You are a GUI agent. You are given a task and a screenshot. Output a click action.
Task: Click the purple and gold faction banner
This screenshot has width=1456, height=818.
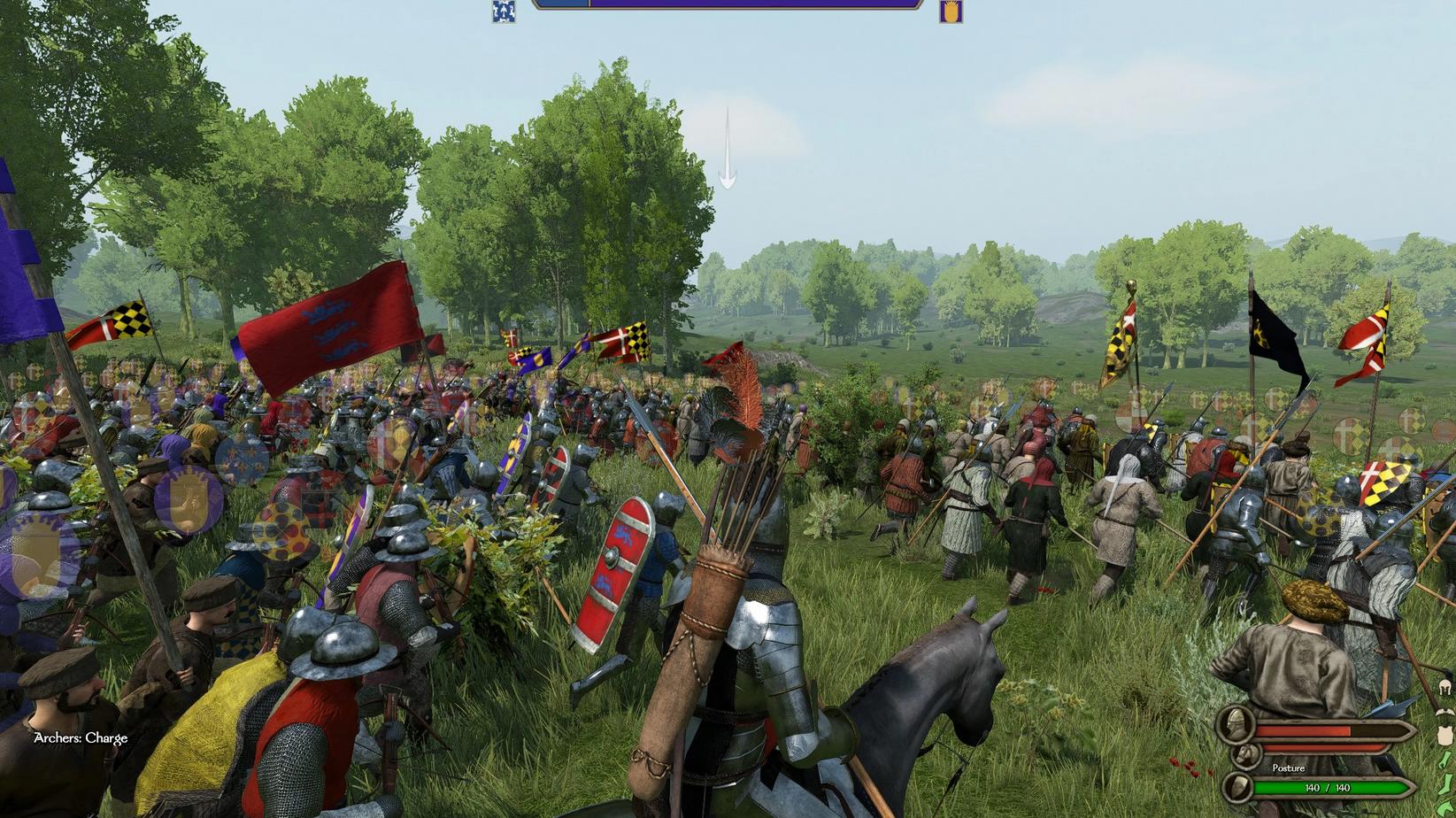951,12
